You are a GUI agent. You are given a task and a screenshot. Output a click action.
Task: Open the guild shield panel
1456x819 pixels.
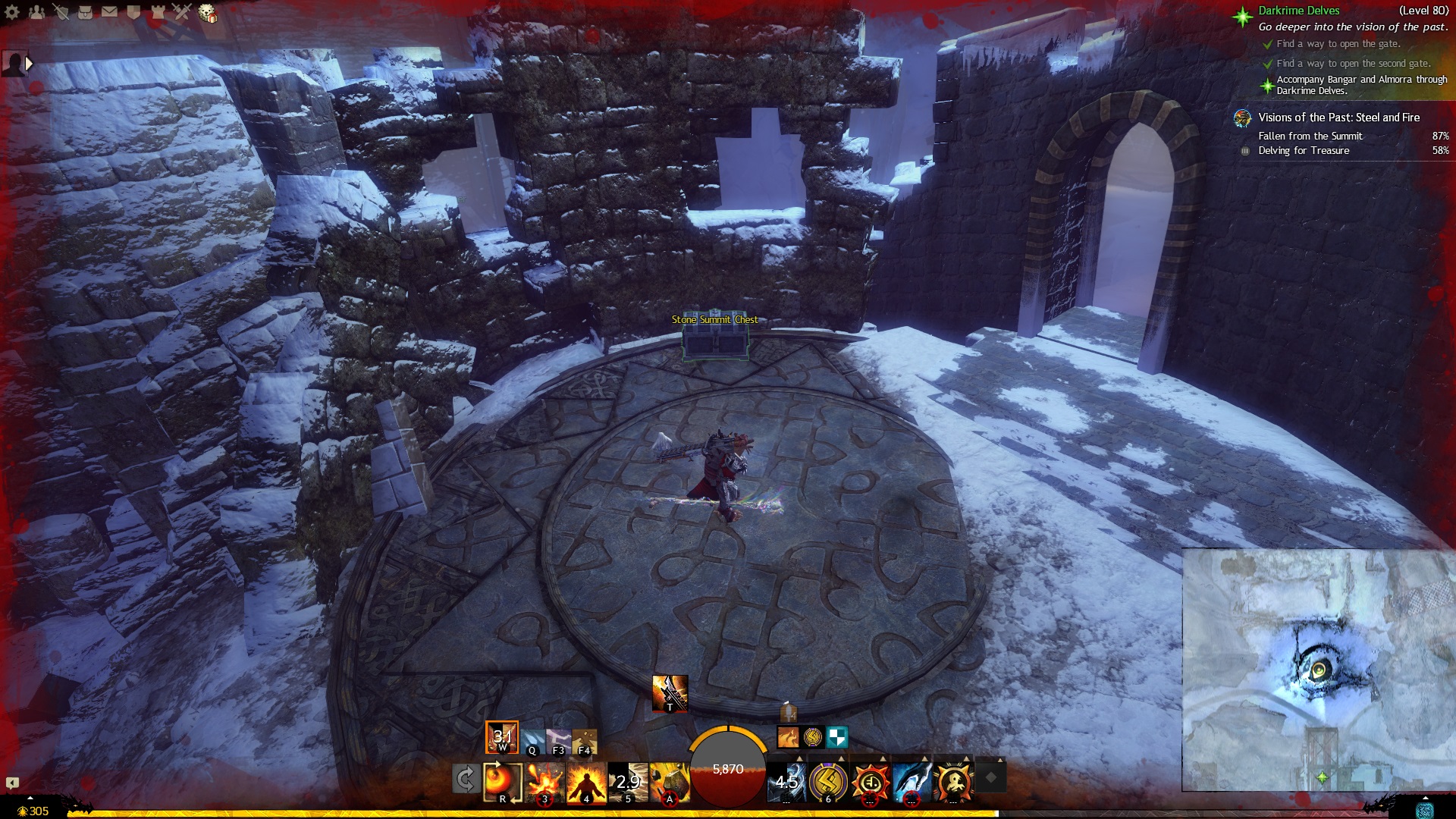pyautogui.click(x=133, y=11)
